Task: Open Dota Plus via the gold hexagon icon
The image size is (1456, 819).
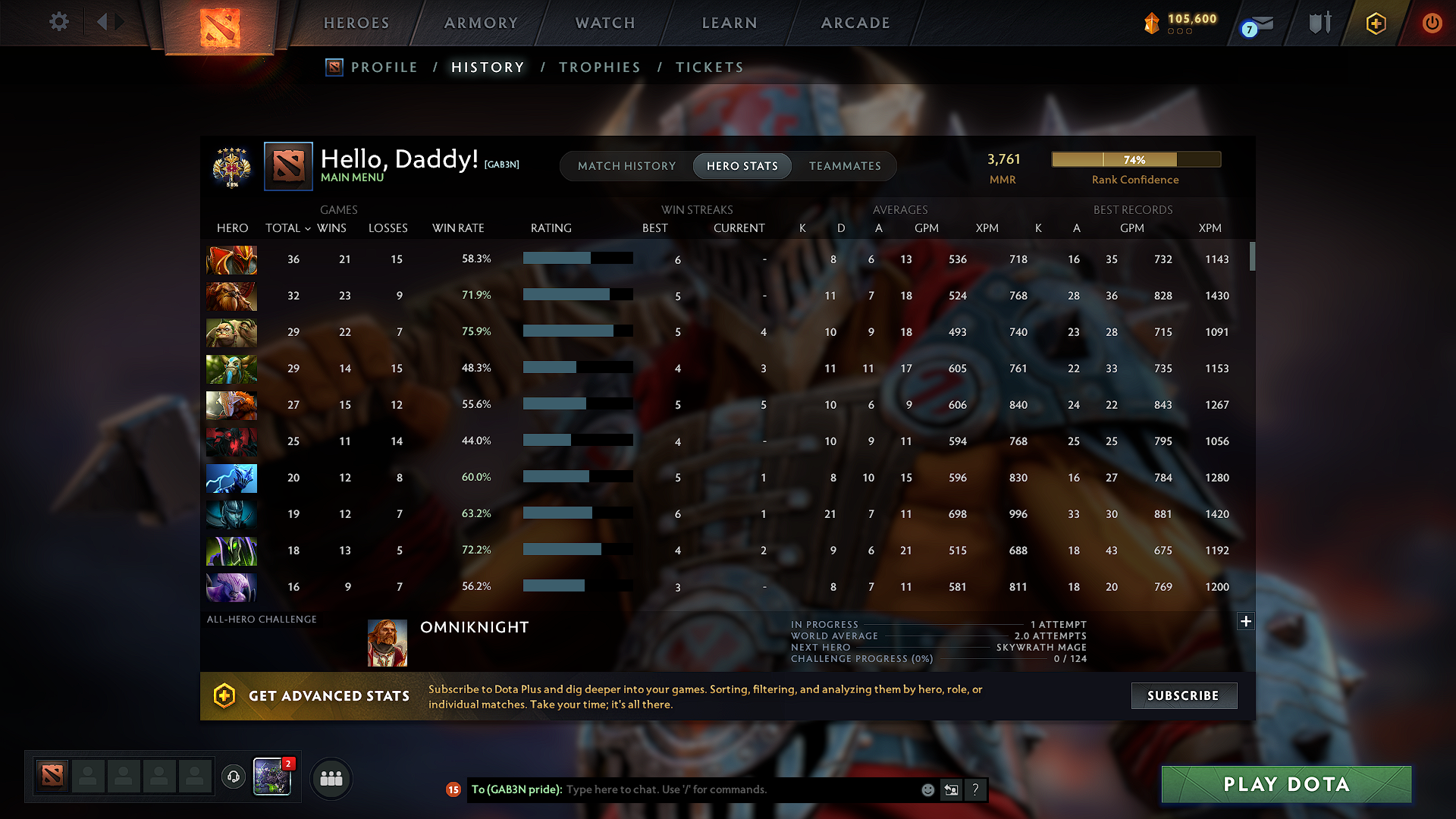Action: click(x=1376, y=23)
